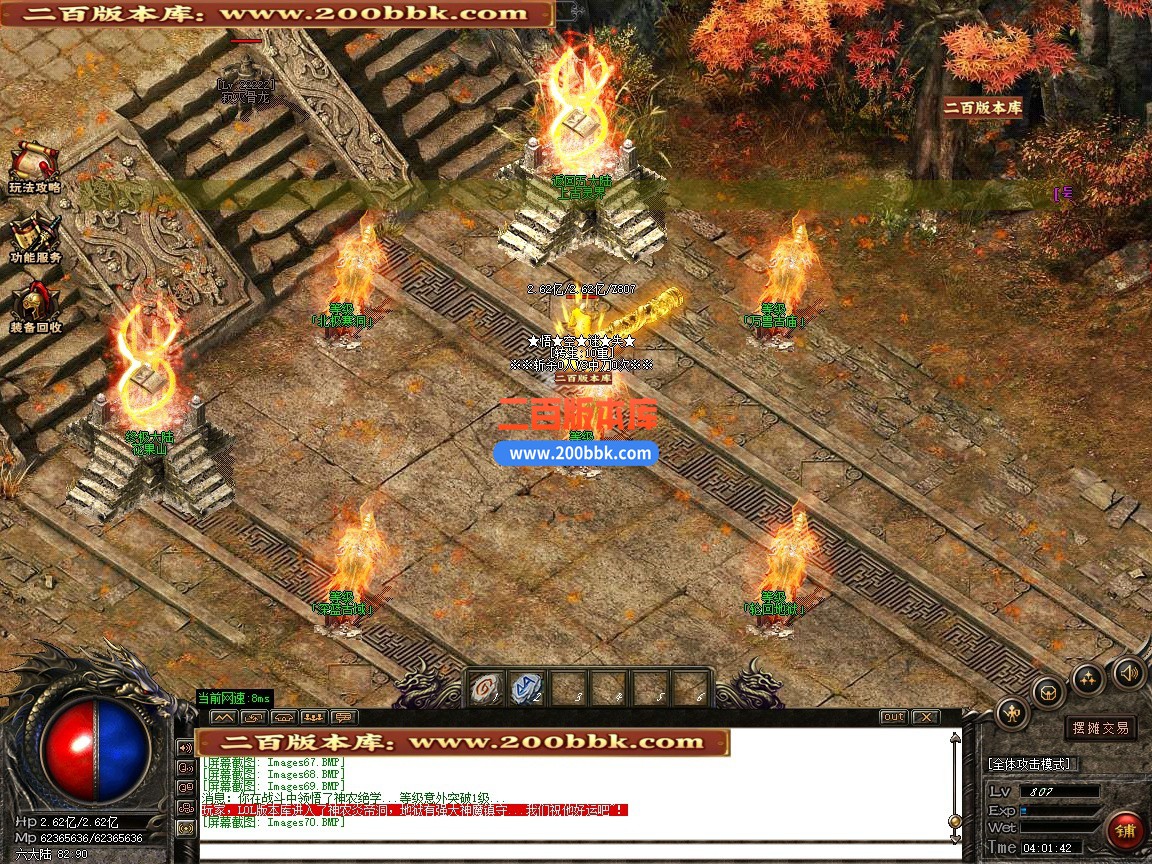Switch the 全体攻击模式 attack mode label
This screenshot has width=1152, height=864.
[1031, 764]
